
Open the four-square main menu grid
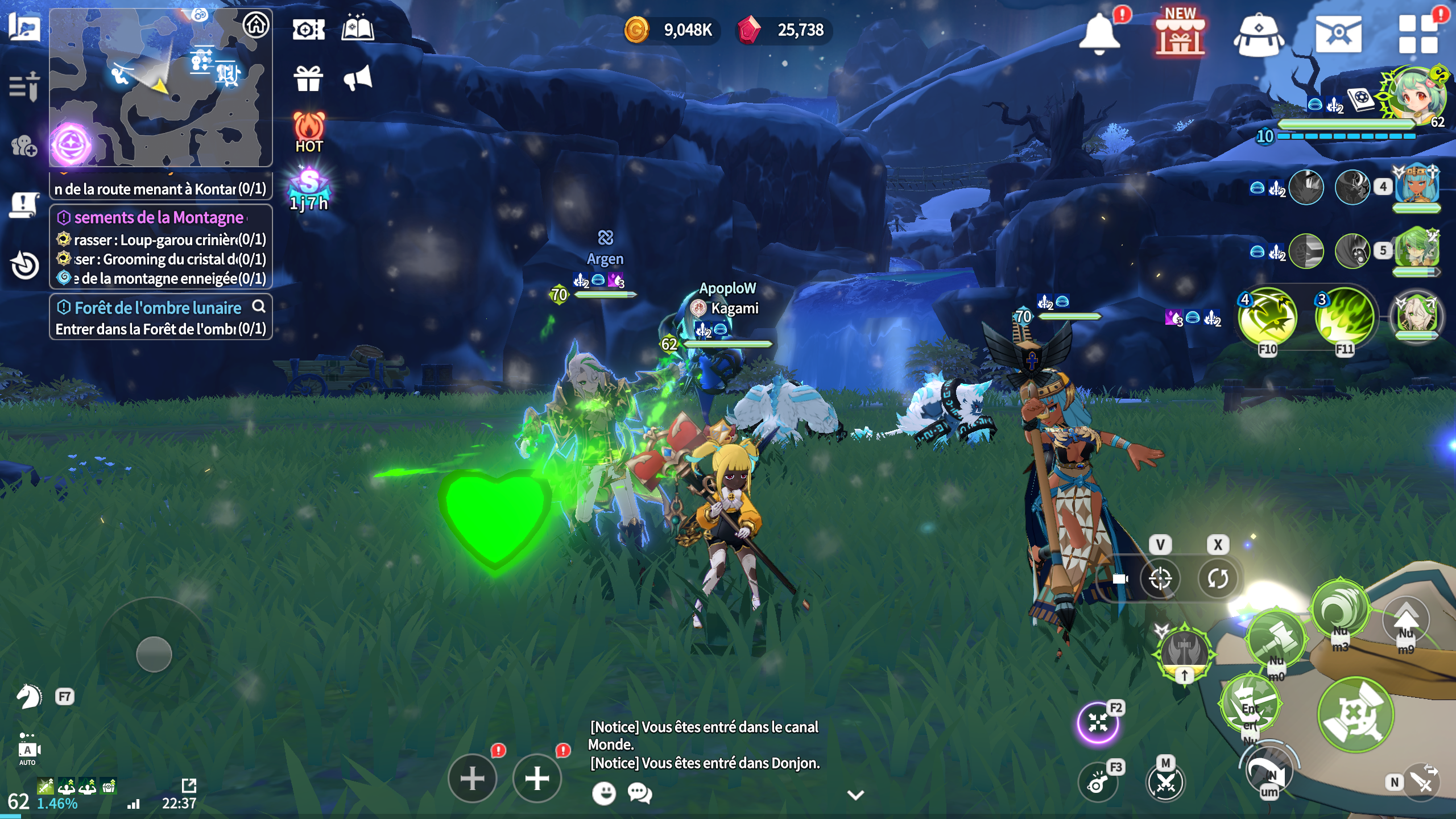(1417, 34)
